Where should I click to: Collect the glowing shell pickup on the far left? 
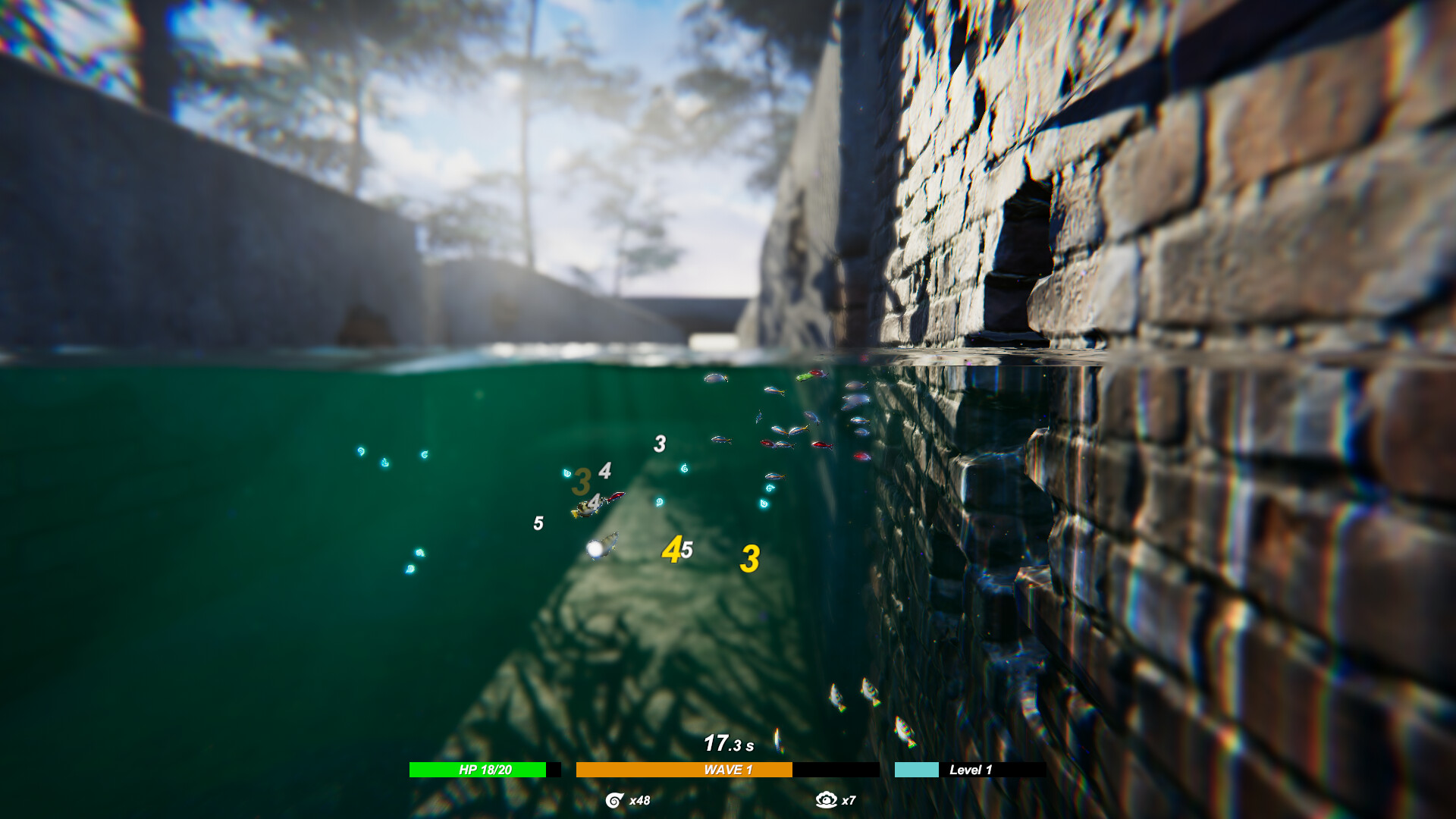[x=361, y=450]
